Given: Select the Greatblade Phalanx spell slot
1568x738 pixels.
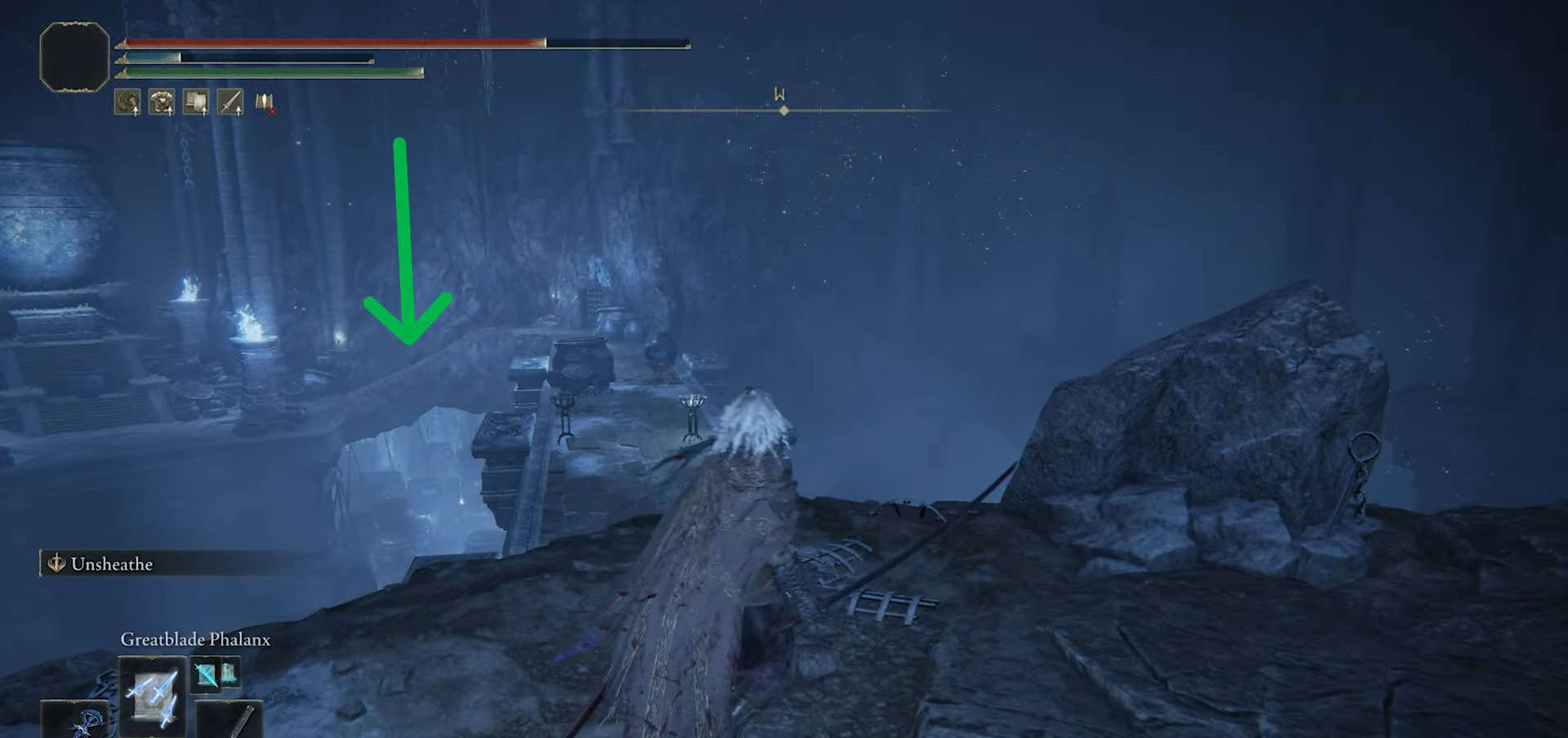Looking at the screenshot, I should click(x=152, y=696).
